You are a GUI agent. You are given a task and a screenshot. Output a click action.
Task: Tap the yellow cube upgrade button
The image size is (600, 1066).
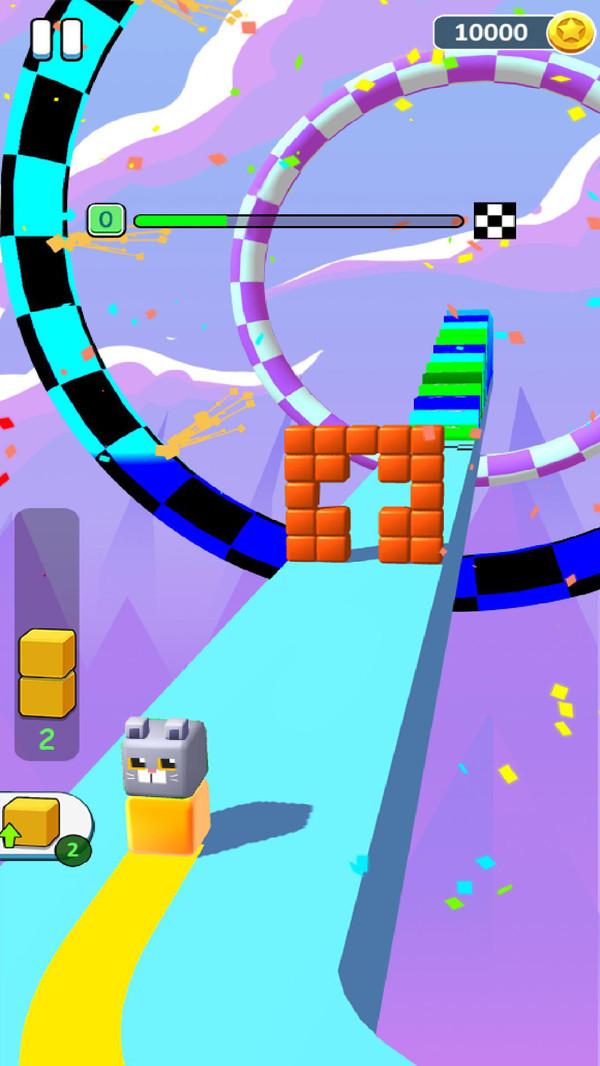tap(40, 827)
